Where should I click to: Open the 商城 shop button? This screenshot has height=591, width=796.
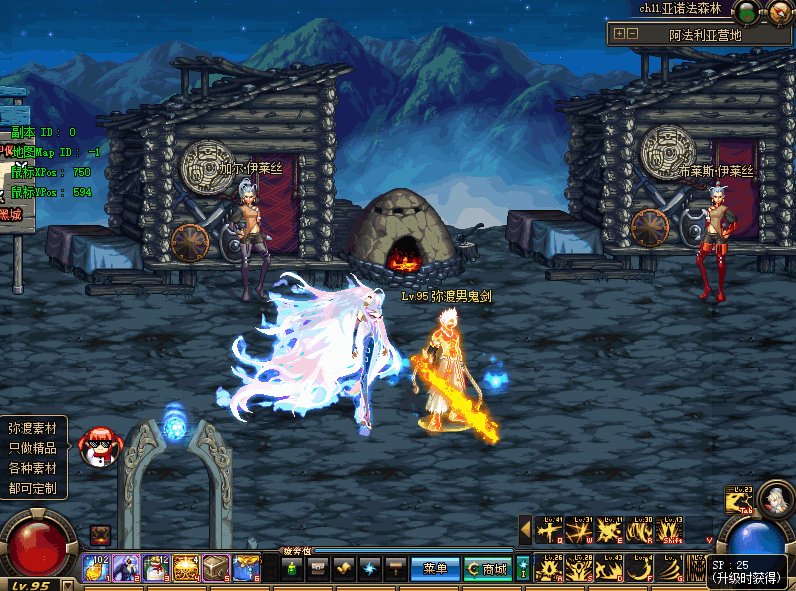[487, 569]
